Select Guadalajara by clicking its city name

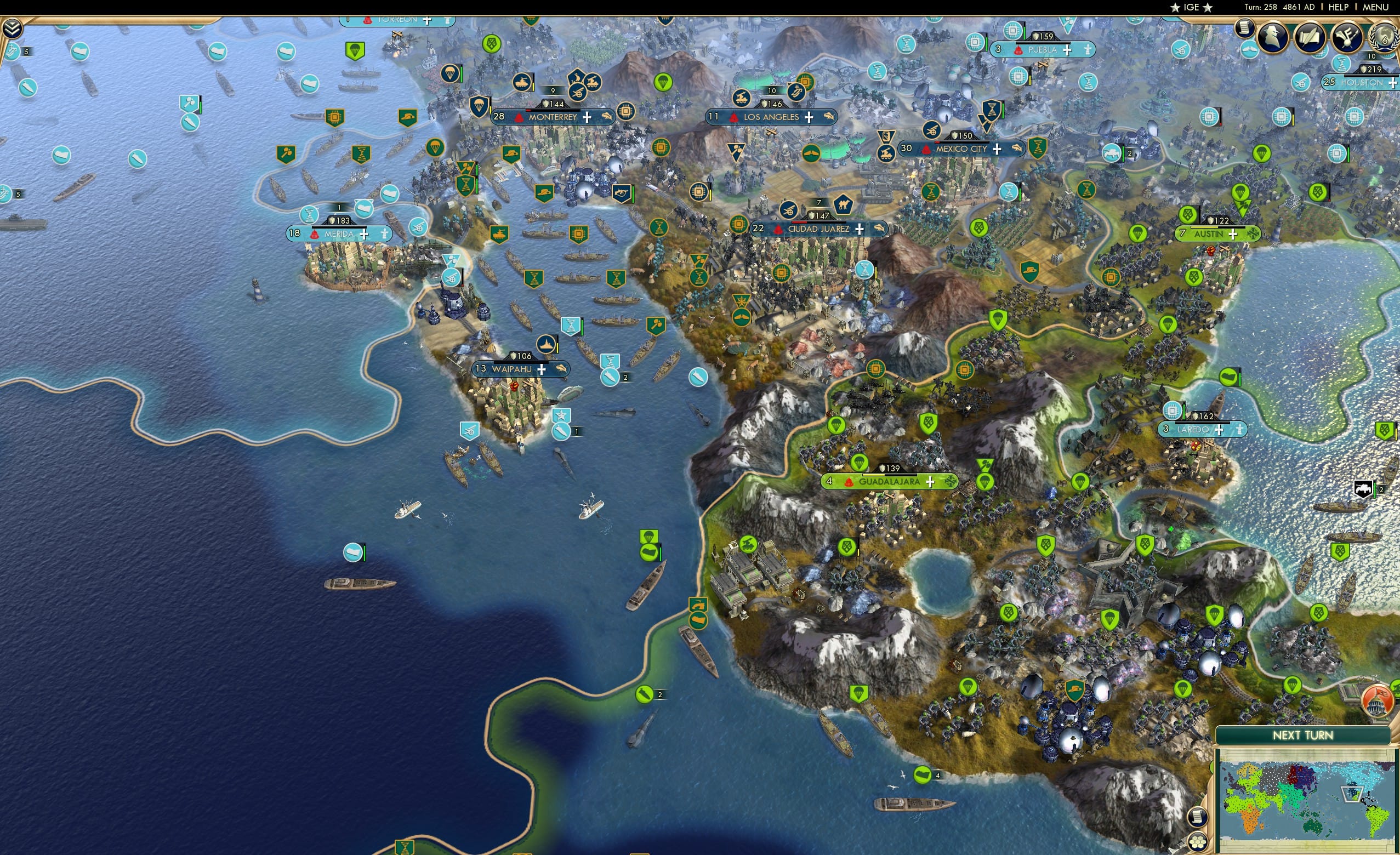(x=890, y=482)
